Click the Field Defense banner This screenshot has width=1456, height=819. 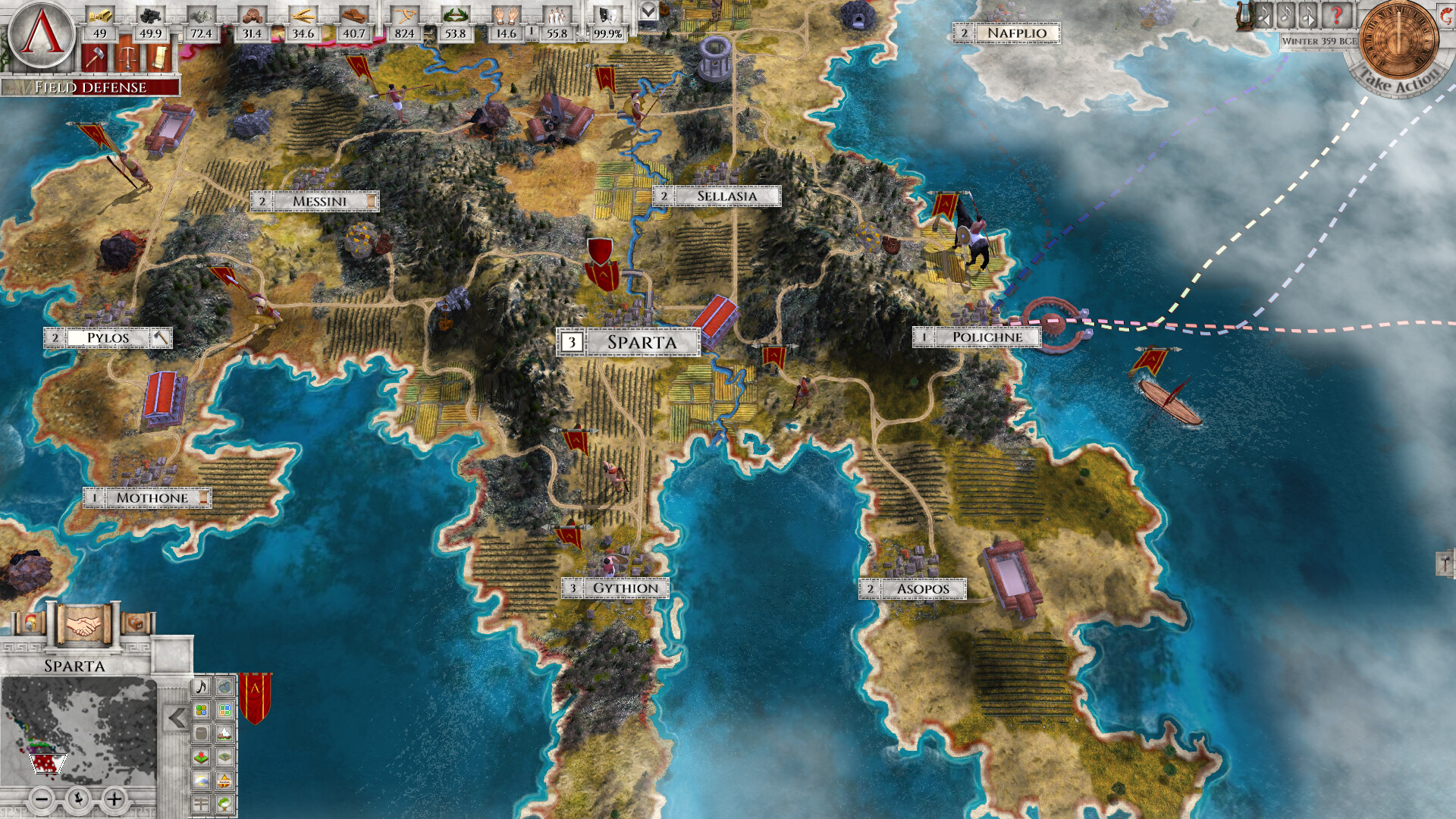coord(91,88)
